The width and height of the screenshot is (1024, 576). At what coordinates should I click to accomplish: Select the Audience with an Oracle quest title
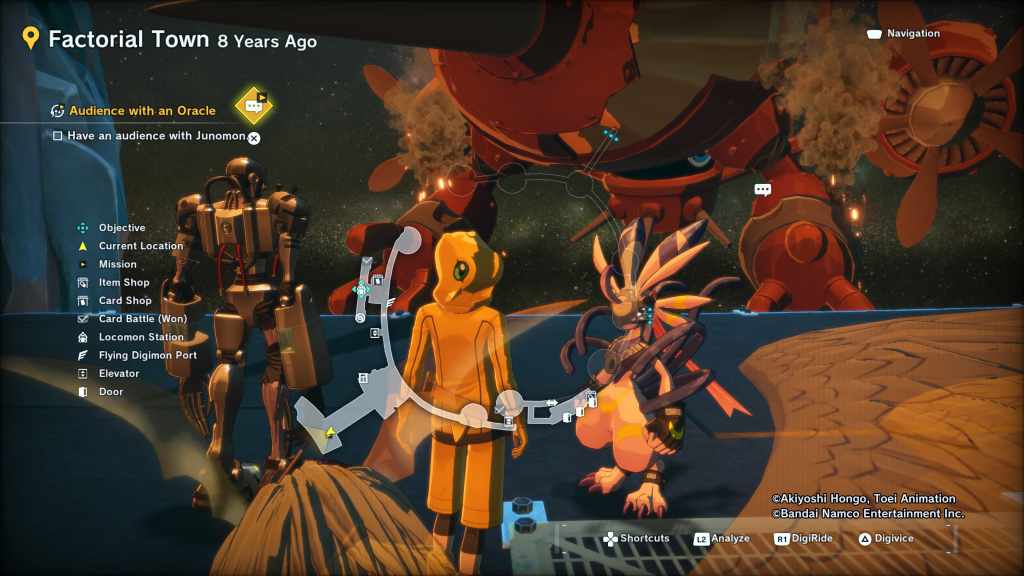(x=142, y=111)
